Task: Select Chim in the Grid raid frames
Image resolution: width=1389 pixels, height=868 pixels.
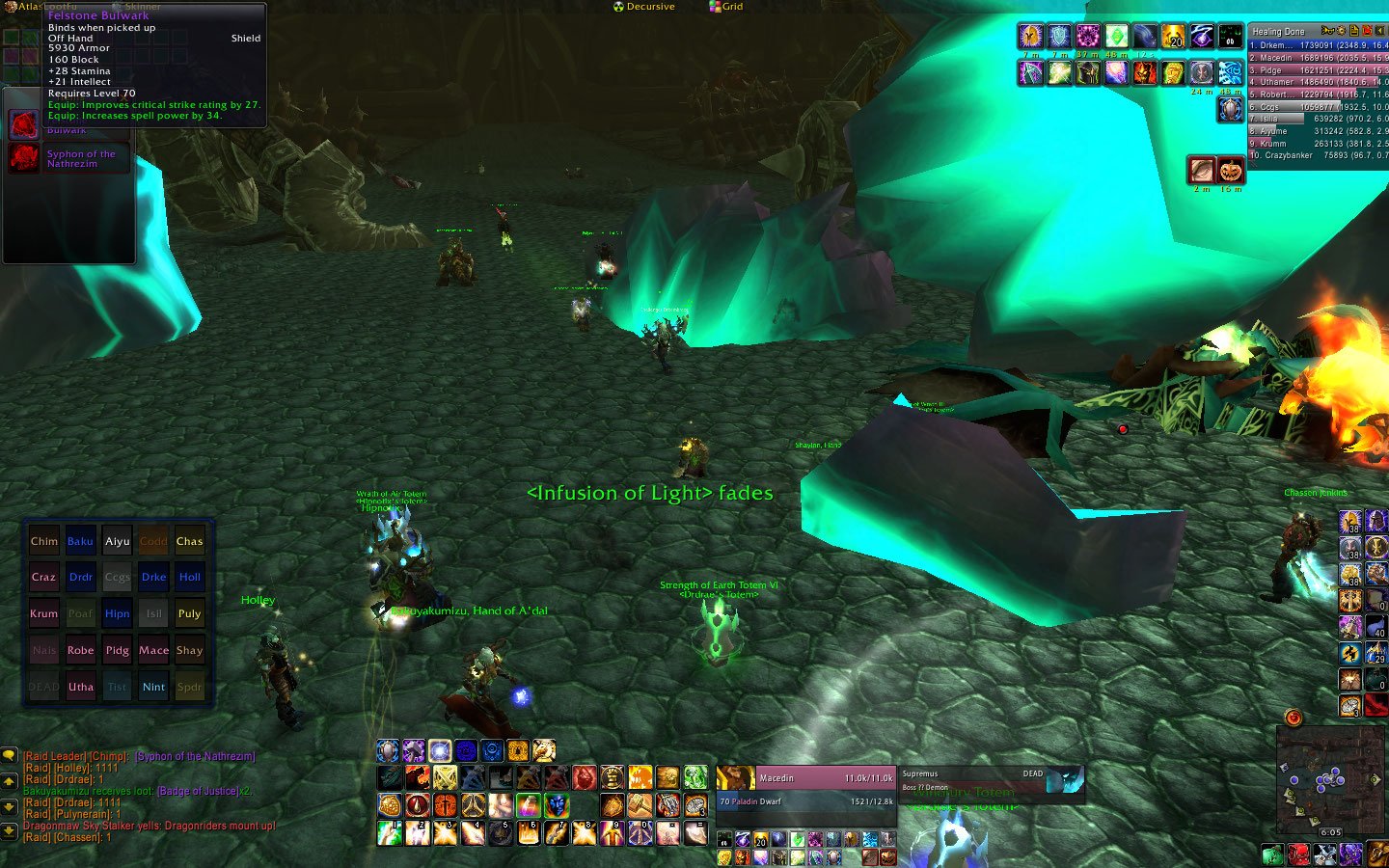Action: click(44, 541)
